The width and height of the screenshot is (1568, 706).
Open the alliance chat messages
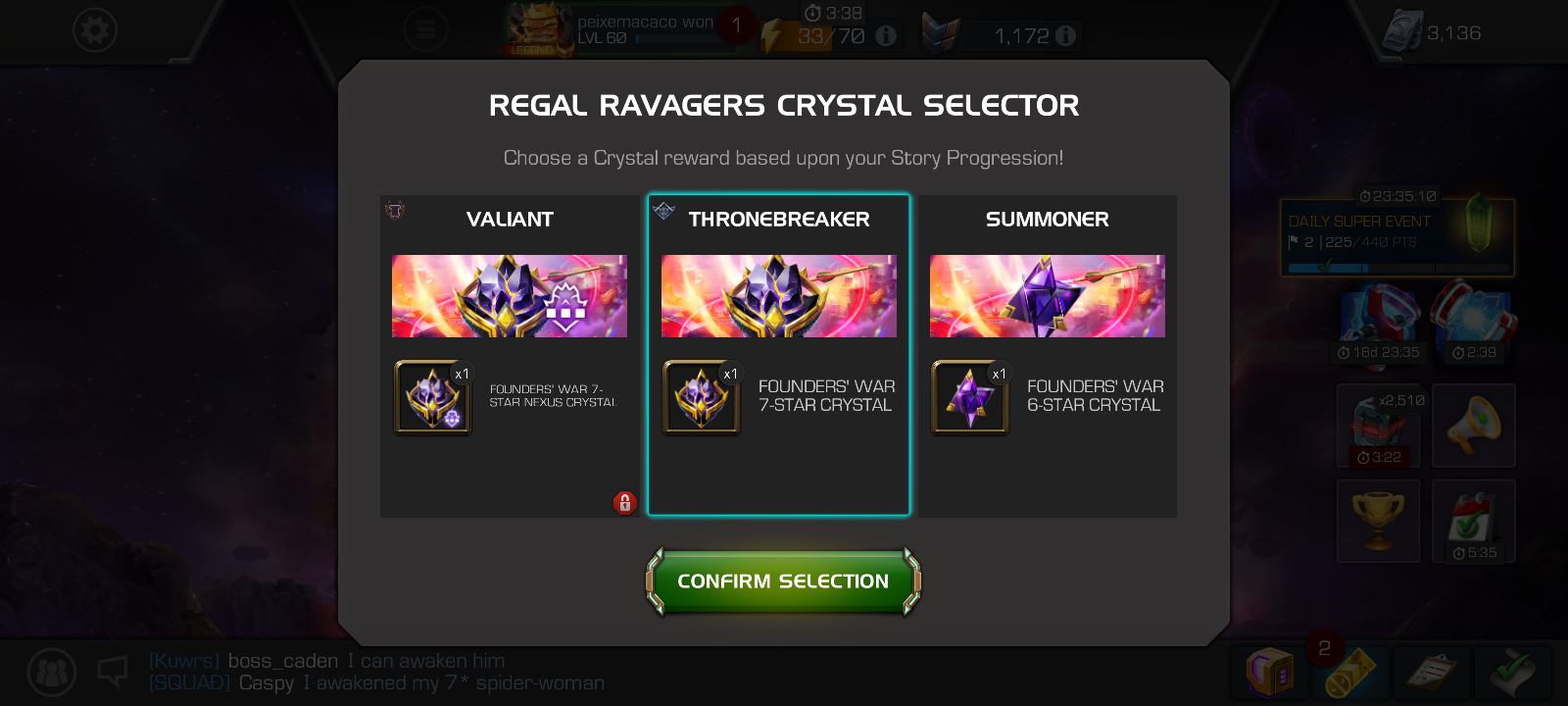376,673
